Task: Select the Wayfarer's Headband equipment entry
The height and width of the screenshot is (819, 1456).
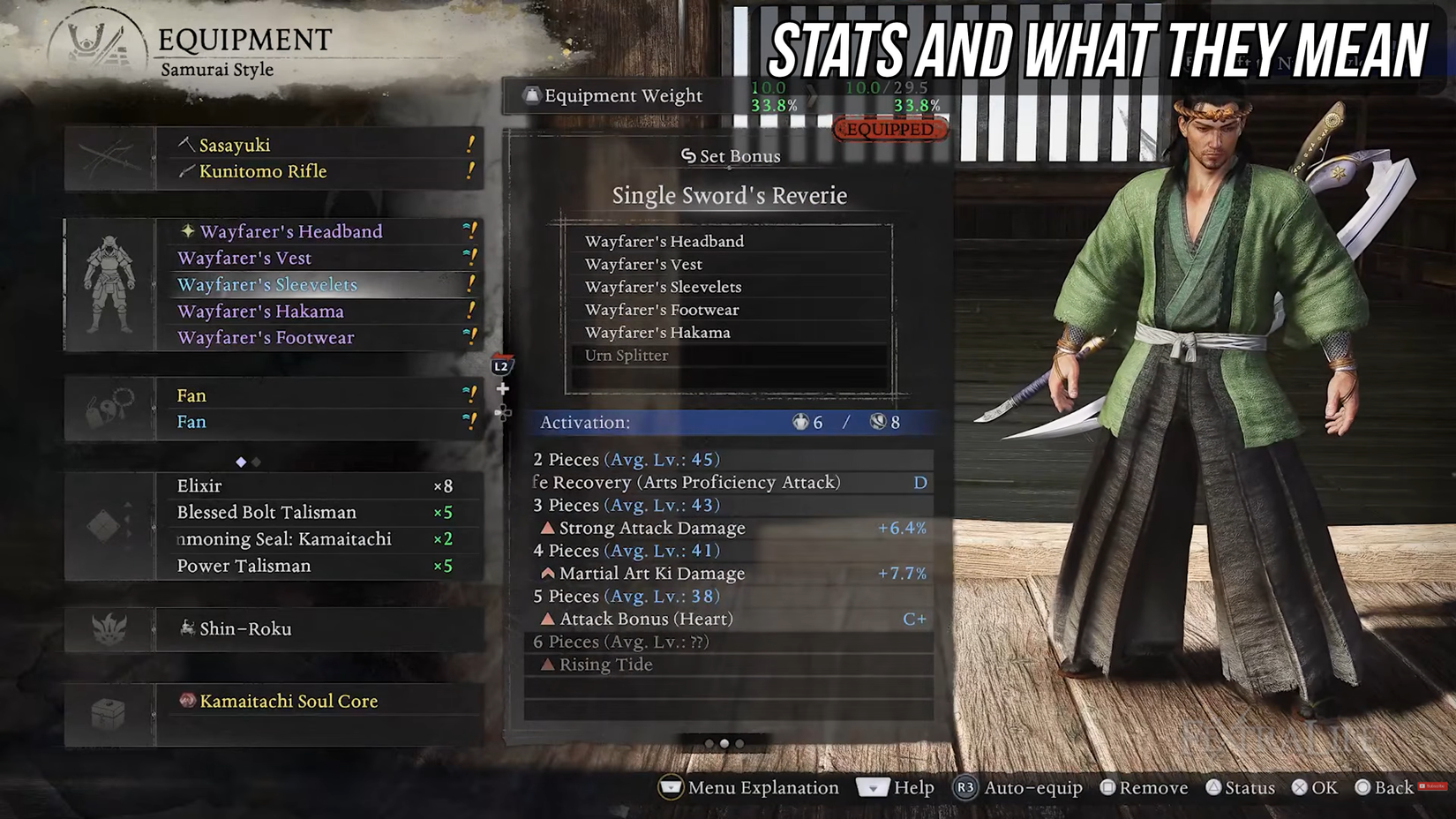Action: pos(291,231)
